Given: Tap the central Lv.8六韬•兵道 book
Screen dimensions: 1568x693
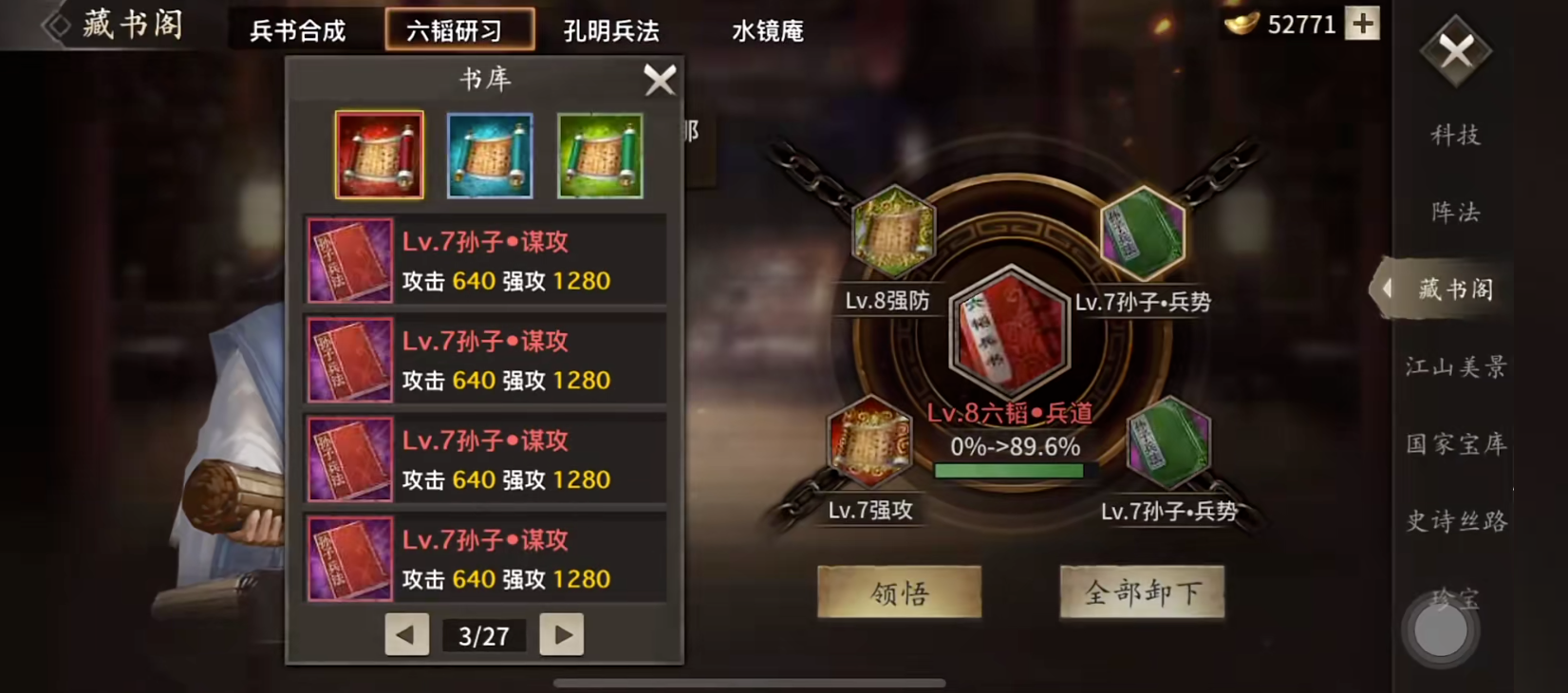Looking at the screenshot, I should (1011, 332).
